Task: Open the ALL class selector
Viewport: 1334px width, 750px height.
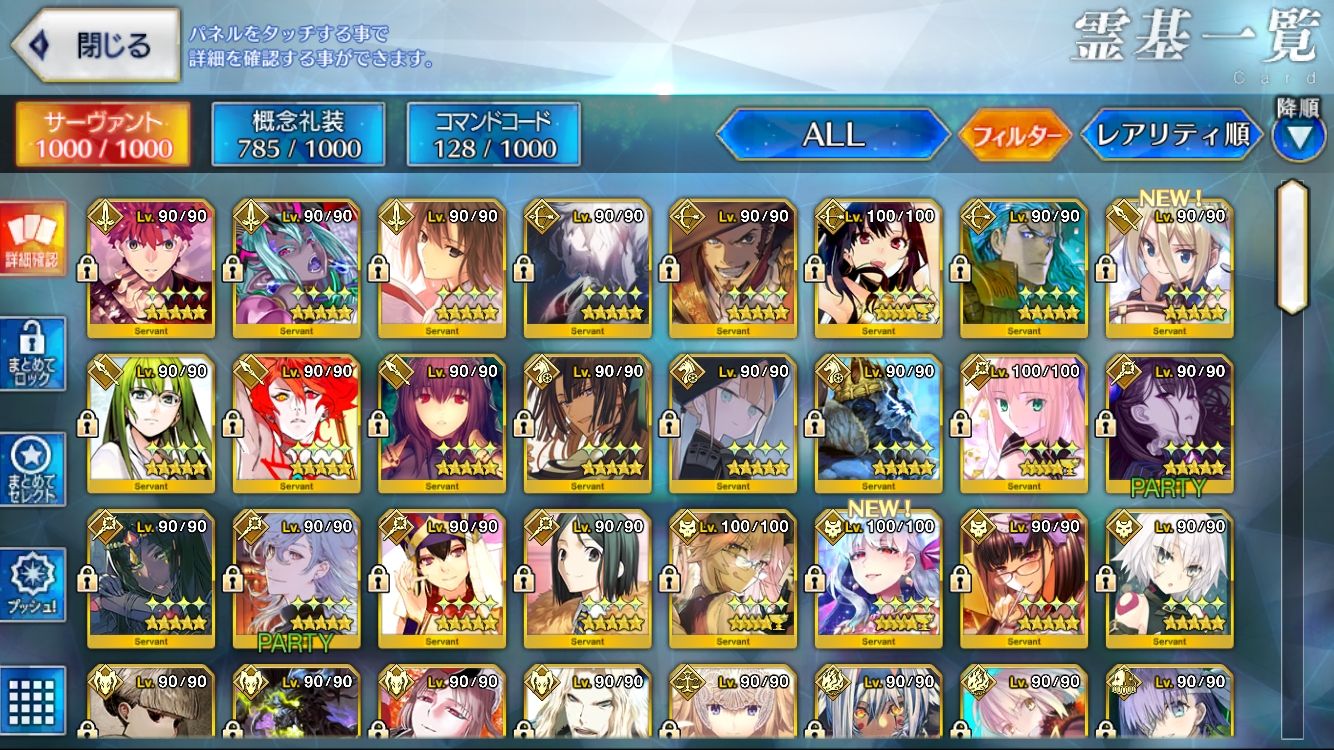Action: pyautogui.click(x=833, y=135)
